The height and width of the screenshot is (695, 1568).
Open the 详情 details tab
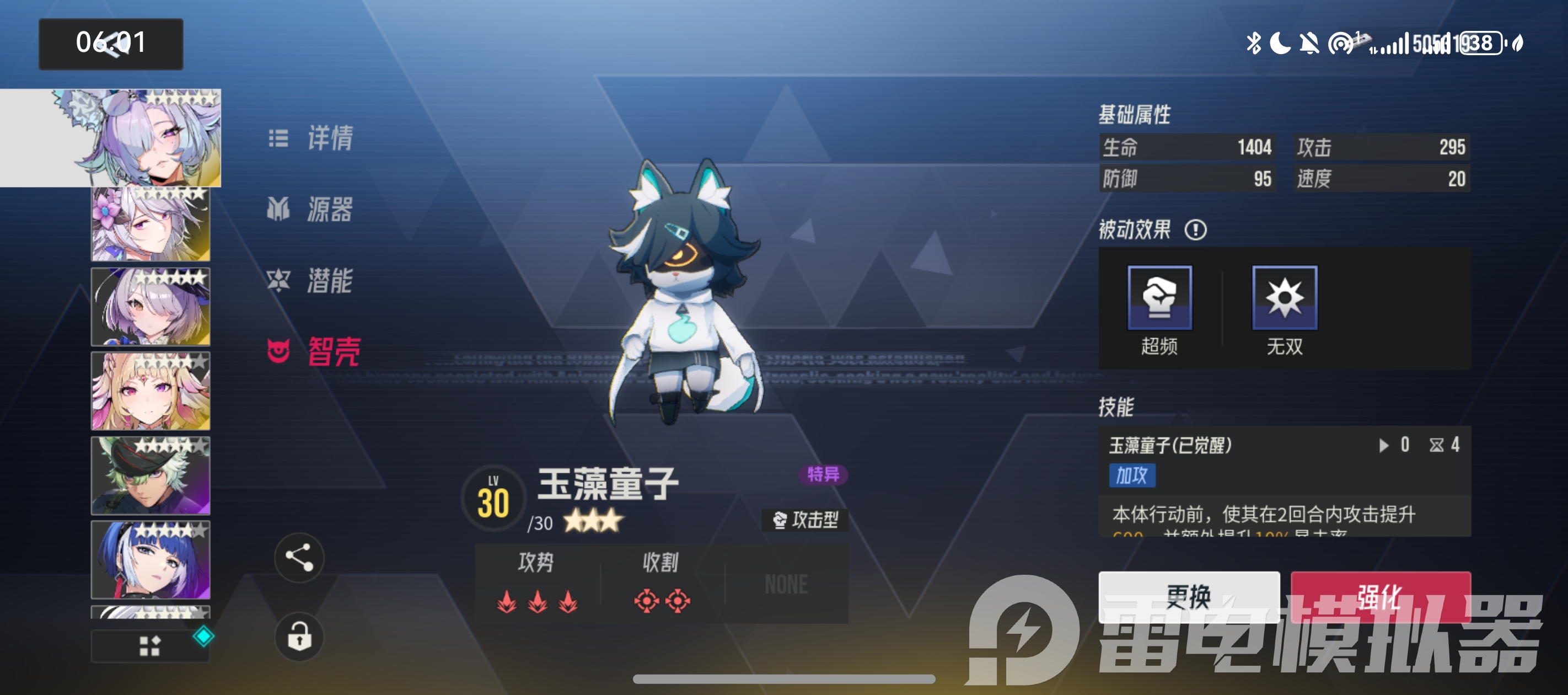(x=312, y=138)
